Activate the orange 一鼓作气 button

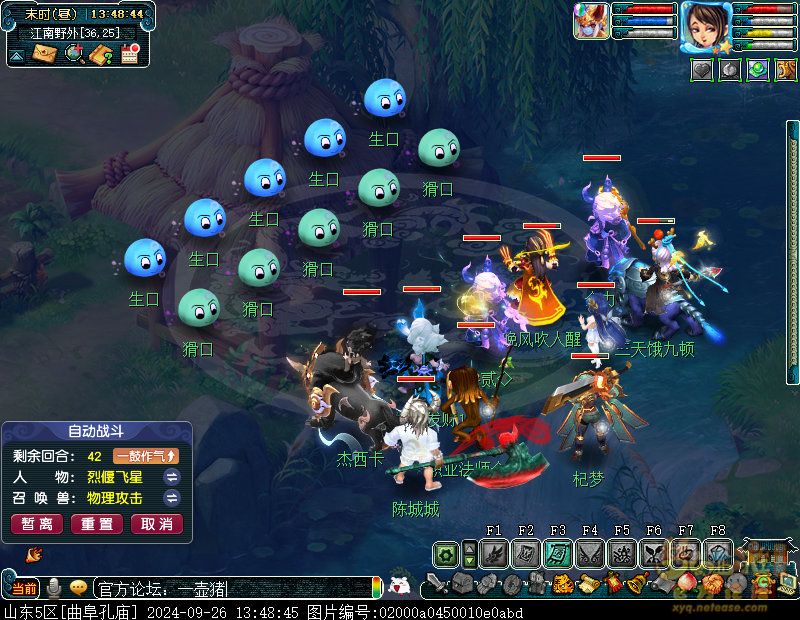pyautogui.click(x=145, y=456)
